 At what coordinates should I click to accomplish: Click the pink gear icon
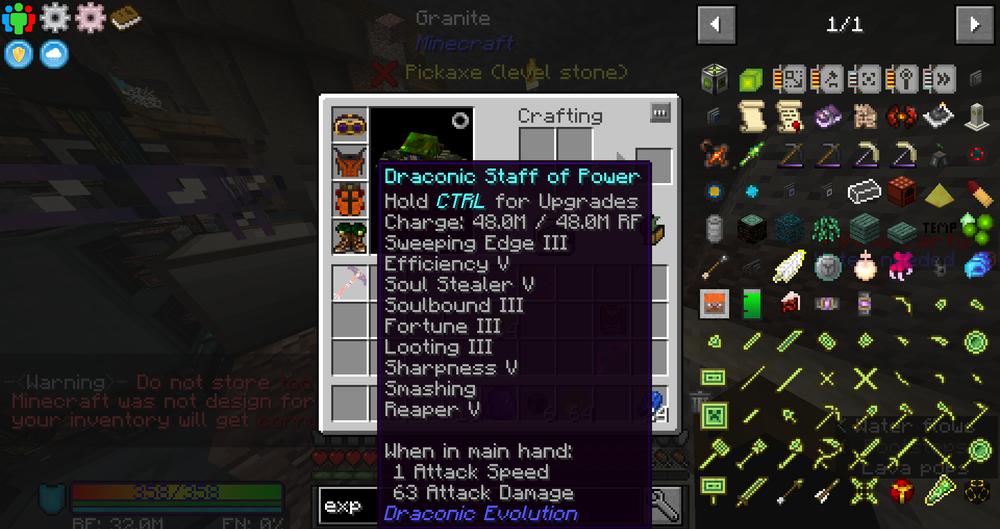tap(90, 17)
